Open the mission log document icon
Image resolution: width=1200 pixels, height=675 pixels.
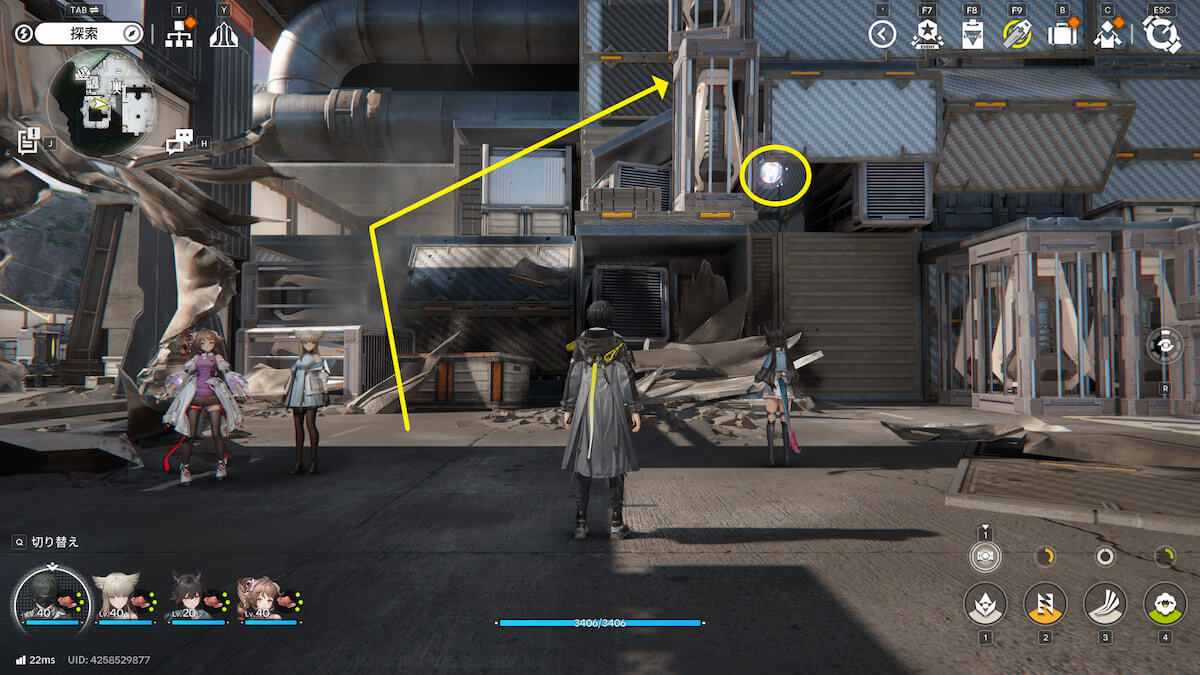pos(29,139)
